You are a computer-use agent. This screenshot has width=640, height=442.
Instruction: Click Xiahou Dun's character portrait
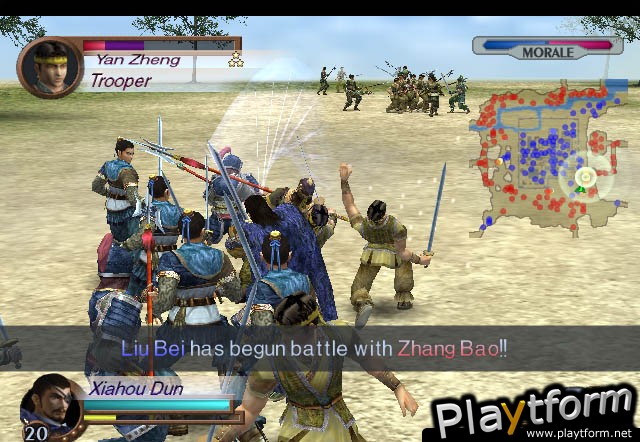tap(50, 402)
